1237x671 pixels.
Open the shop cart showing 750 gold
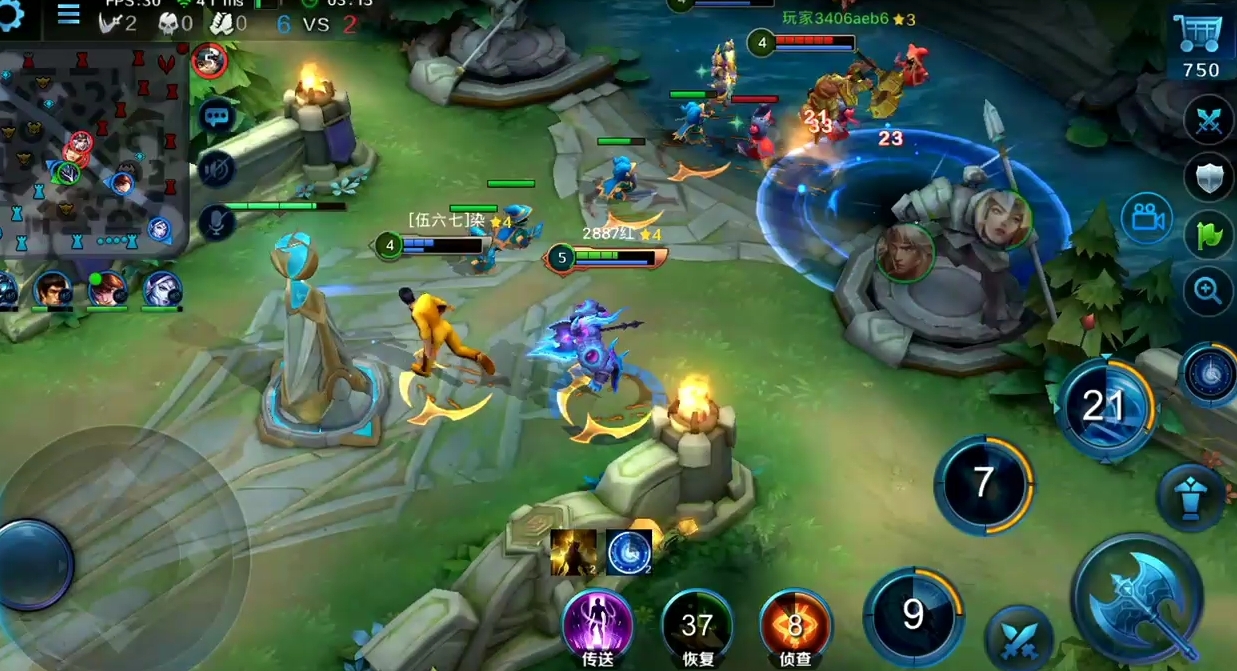pos(1200,45)
